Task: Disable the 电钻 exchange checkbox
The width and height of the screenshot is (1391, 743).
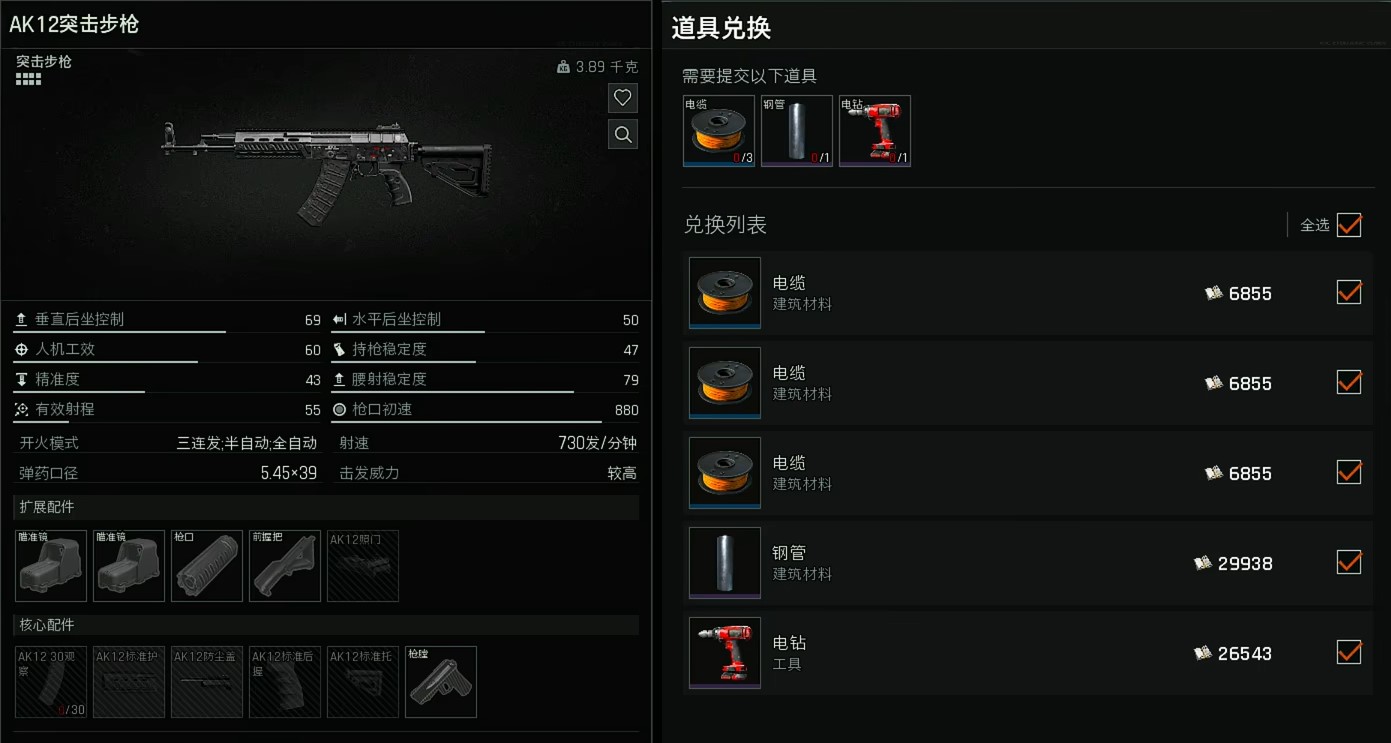Action: [x=1348, y=652]
